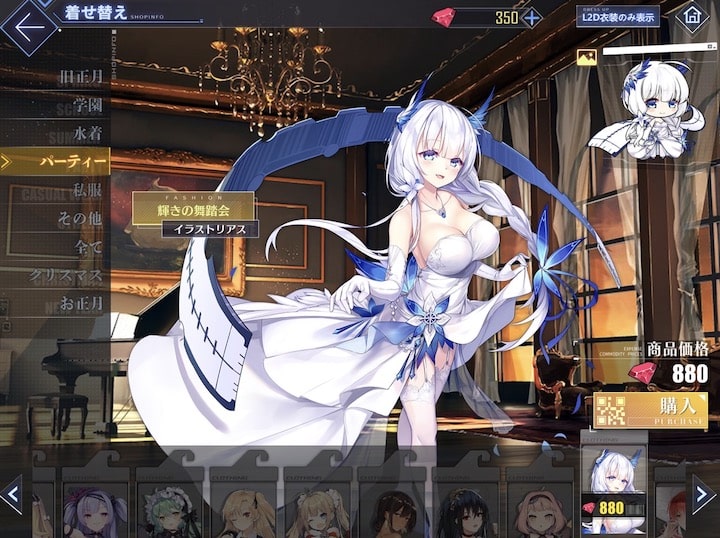Toggle the background picture icon
Screen dimensions: 720x538
tap(587, 58)
